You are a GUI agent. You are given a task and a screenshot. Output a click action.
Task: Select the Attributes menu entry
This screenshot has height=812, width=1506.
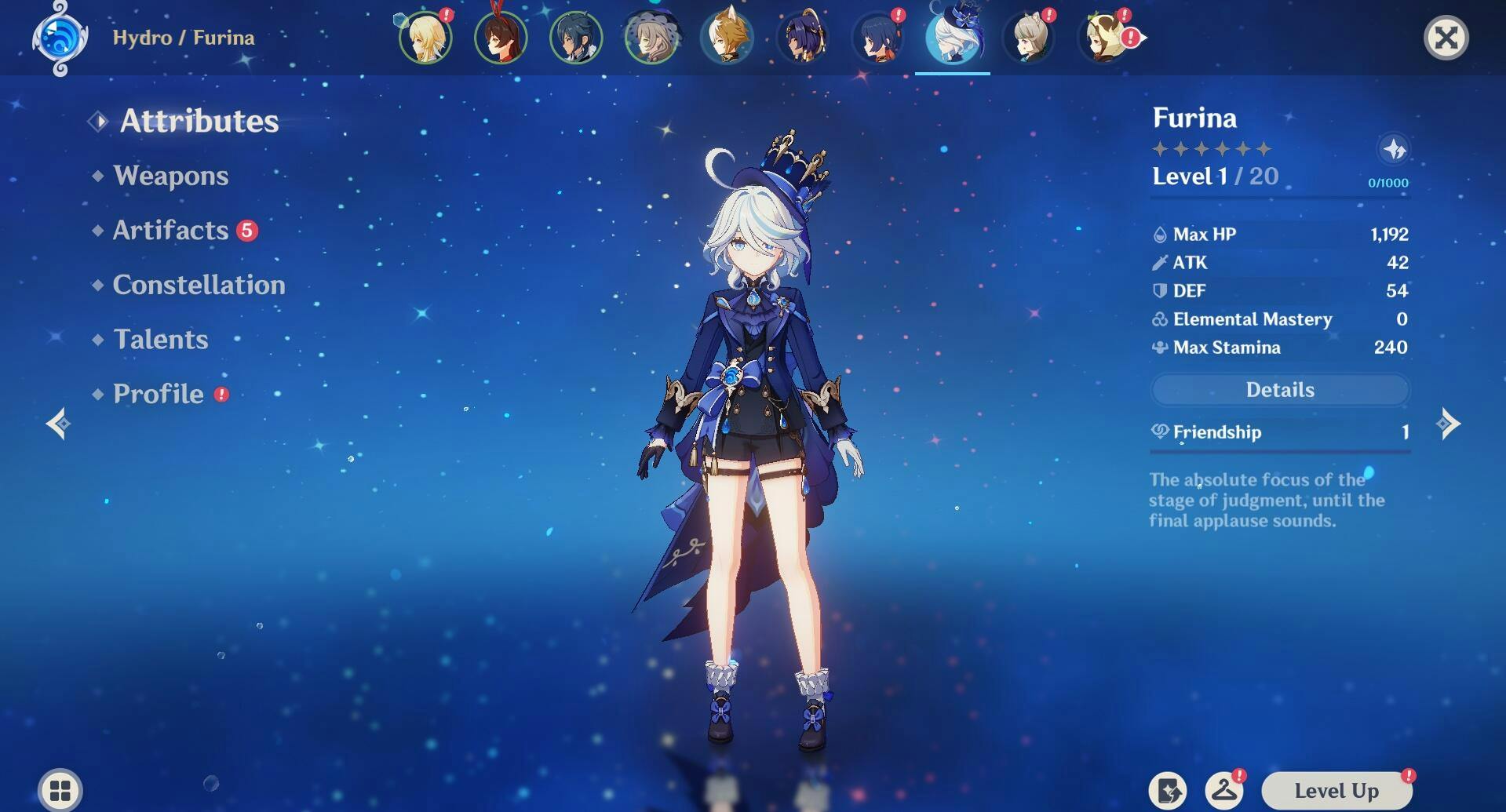[199, 121]
